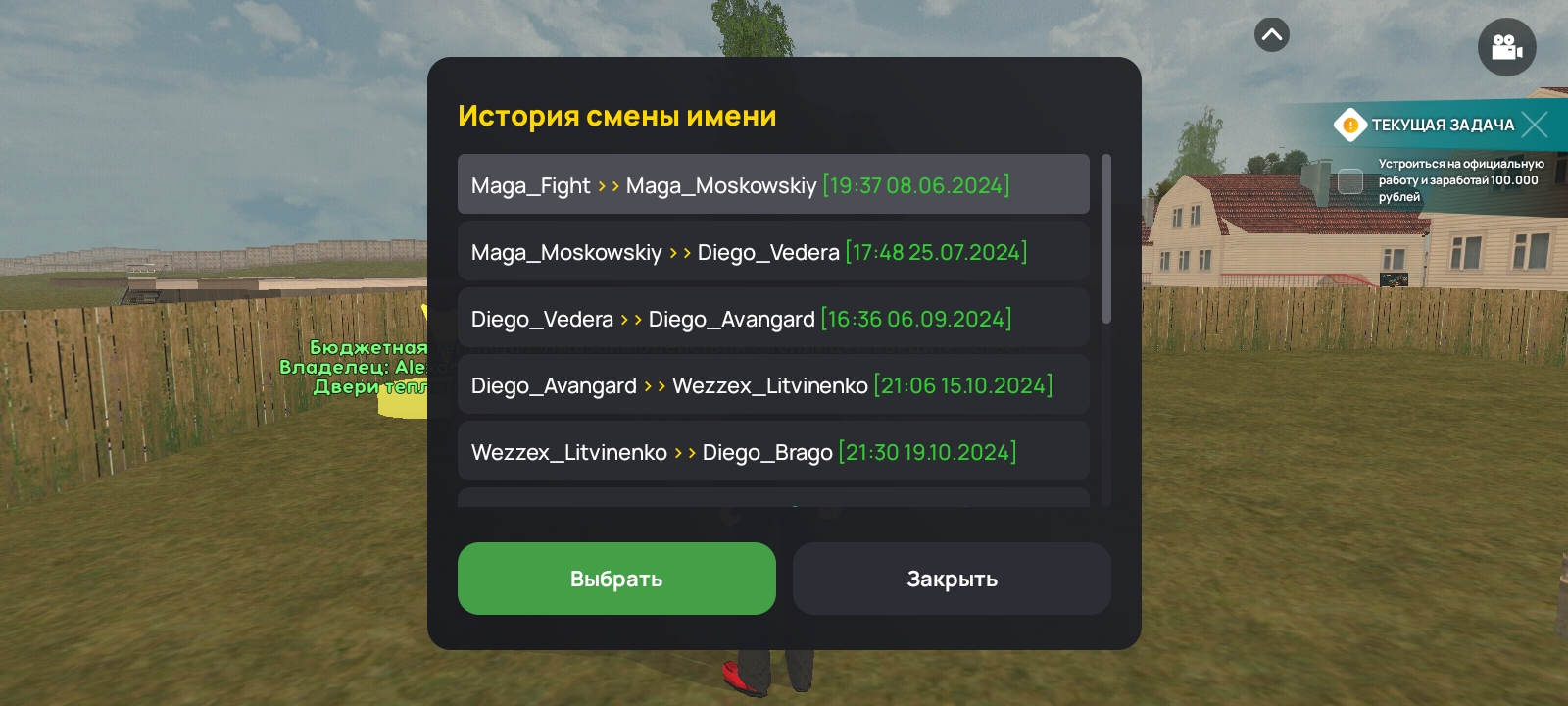The image size is (1568, 706).
Task: Click the История смены имени dialog title
Action: (x=617, y=115)
